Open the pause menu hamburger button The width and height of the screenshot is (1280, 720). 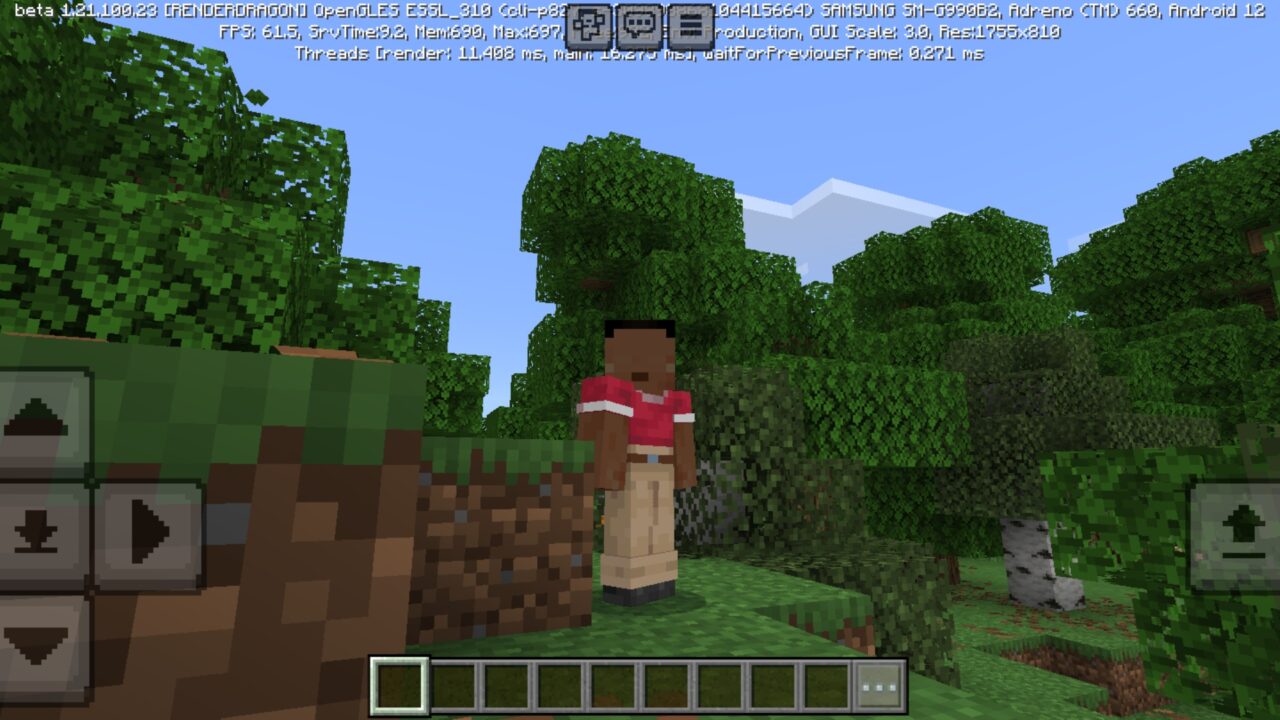(688, 27)
